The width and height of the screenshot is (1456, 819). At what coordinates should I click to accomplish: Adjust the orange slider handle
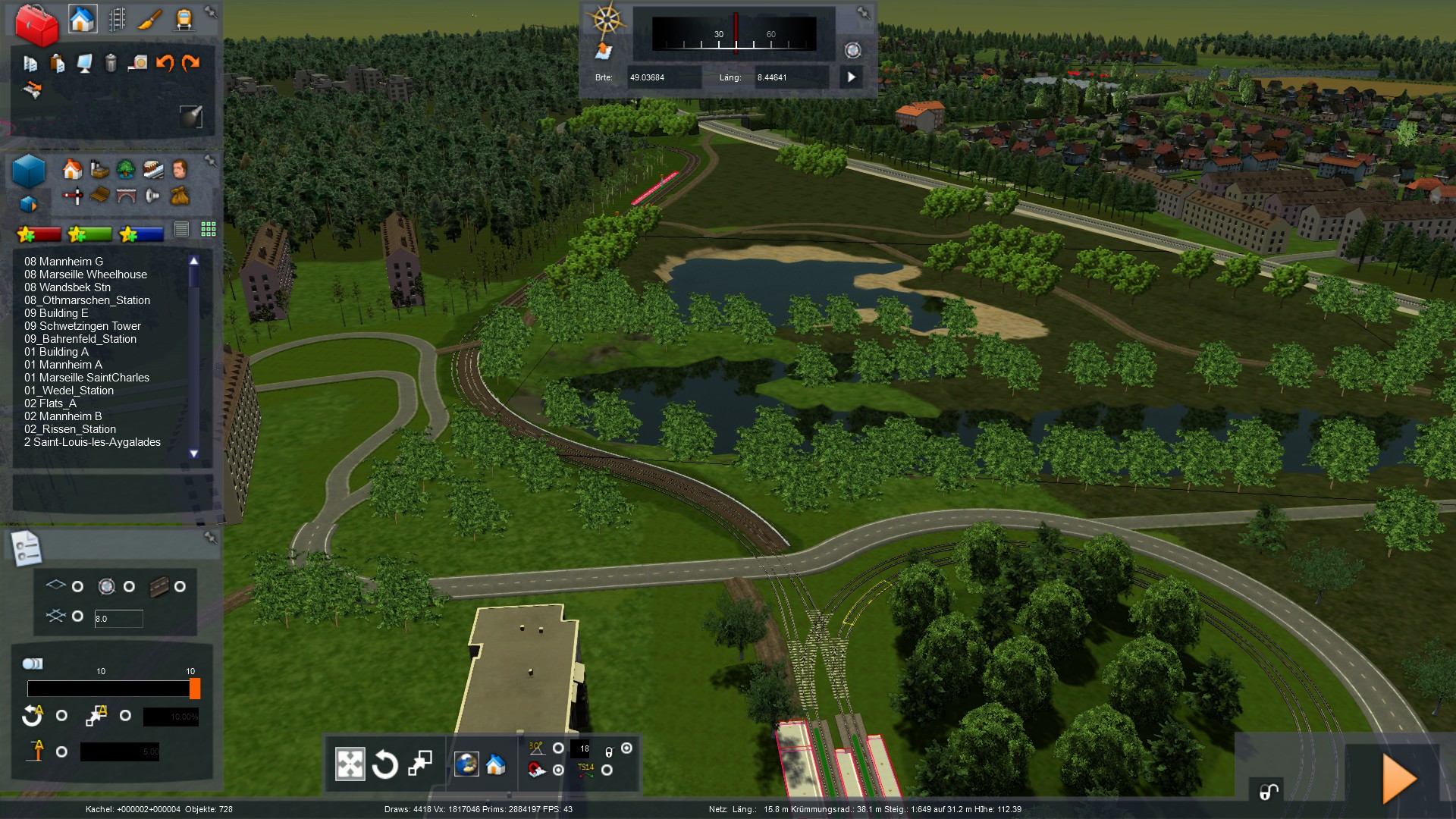(195, 689)
